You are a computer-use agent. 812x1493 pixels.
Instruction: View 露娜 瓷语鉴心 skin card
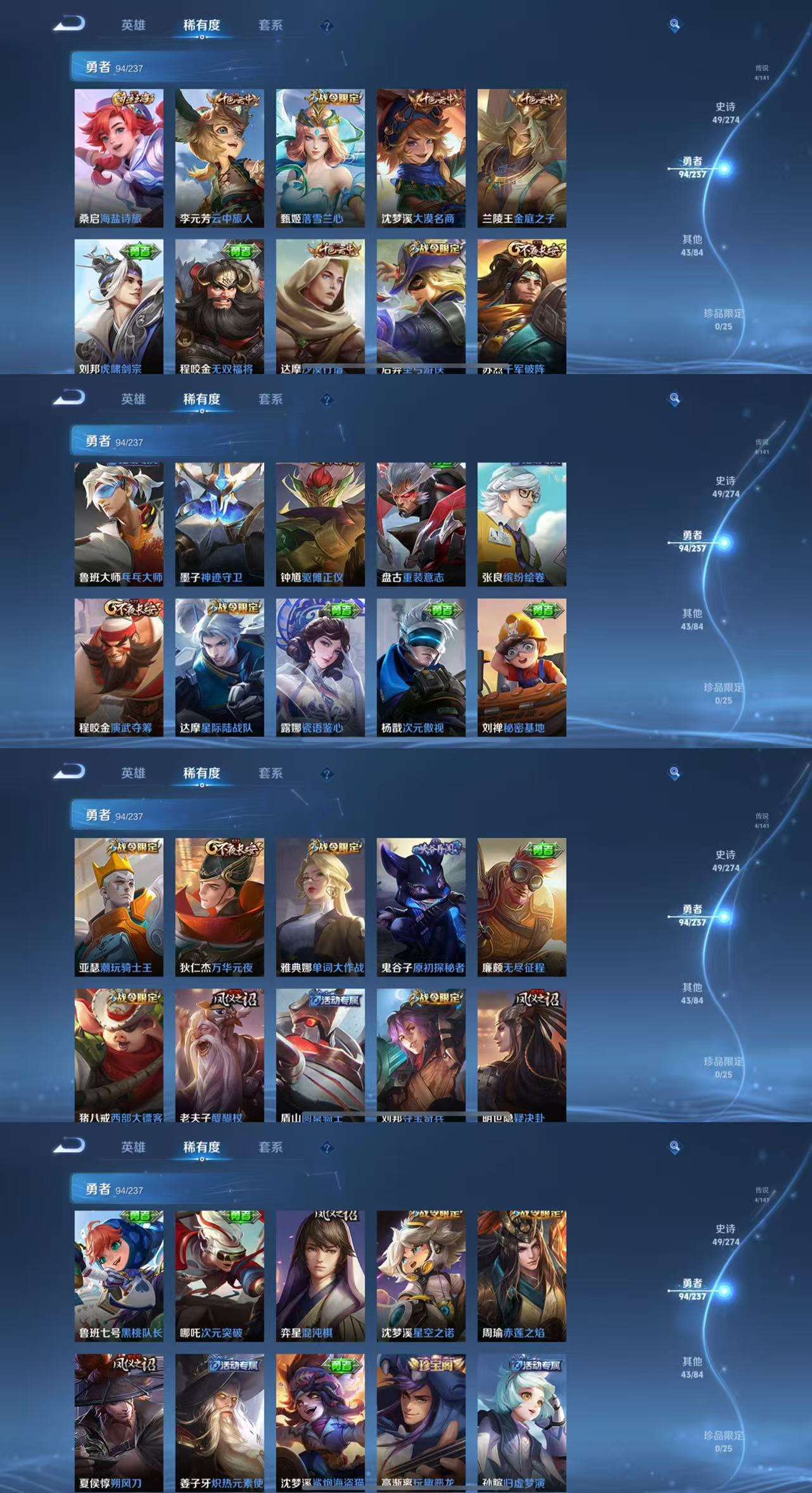tap(320, 667)
